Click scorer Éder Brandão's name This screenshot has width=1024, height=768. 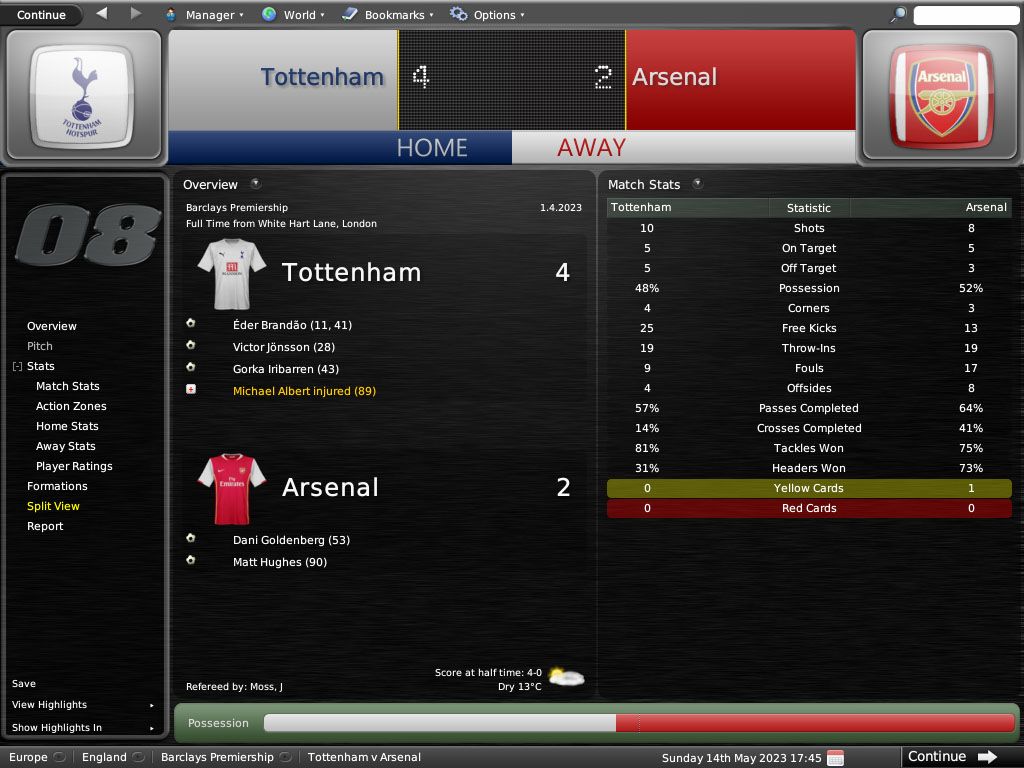click(272, 325)
